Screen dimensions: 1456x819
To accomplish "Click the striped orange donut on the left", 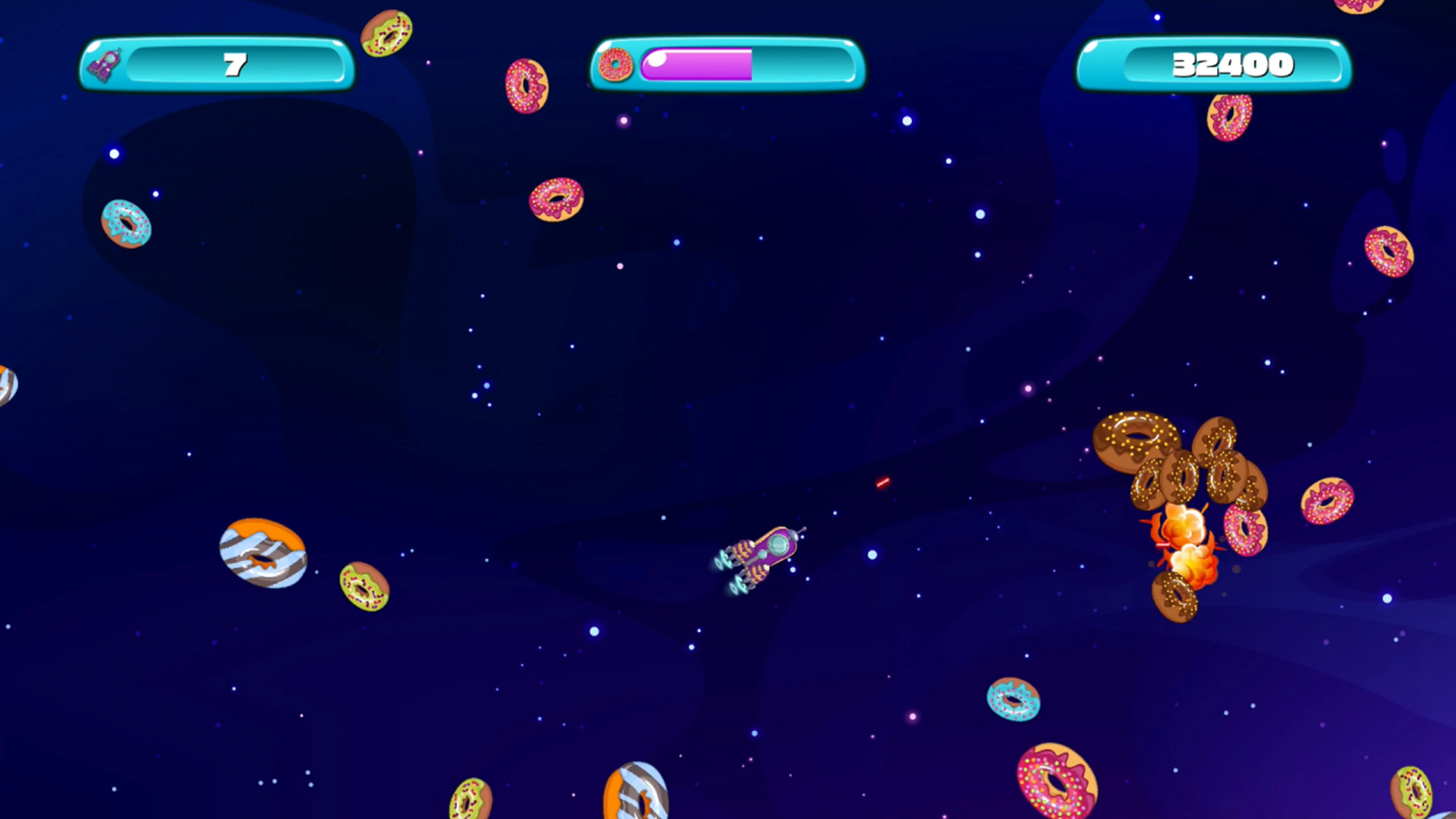I will point(263,557).
